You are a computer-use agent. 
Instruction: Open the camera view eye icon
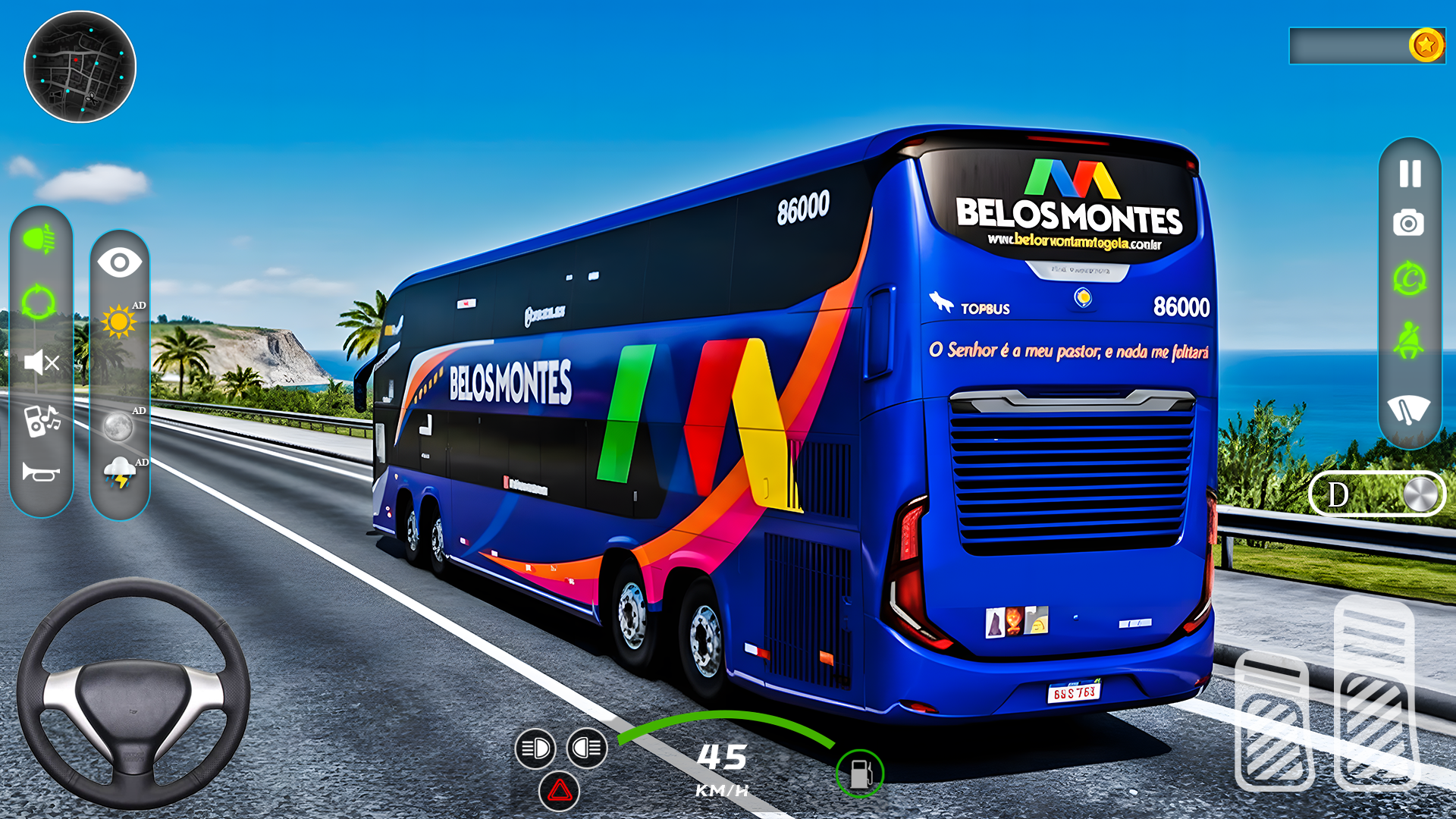(x=120, y=262)
